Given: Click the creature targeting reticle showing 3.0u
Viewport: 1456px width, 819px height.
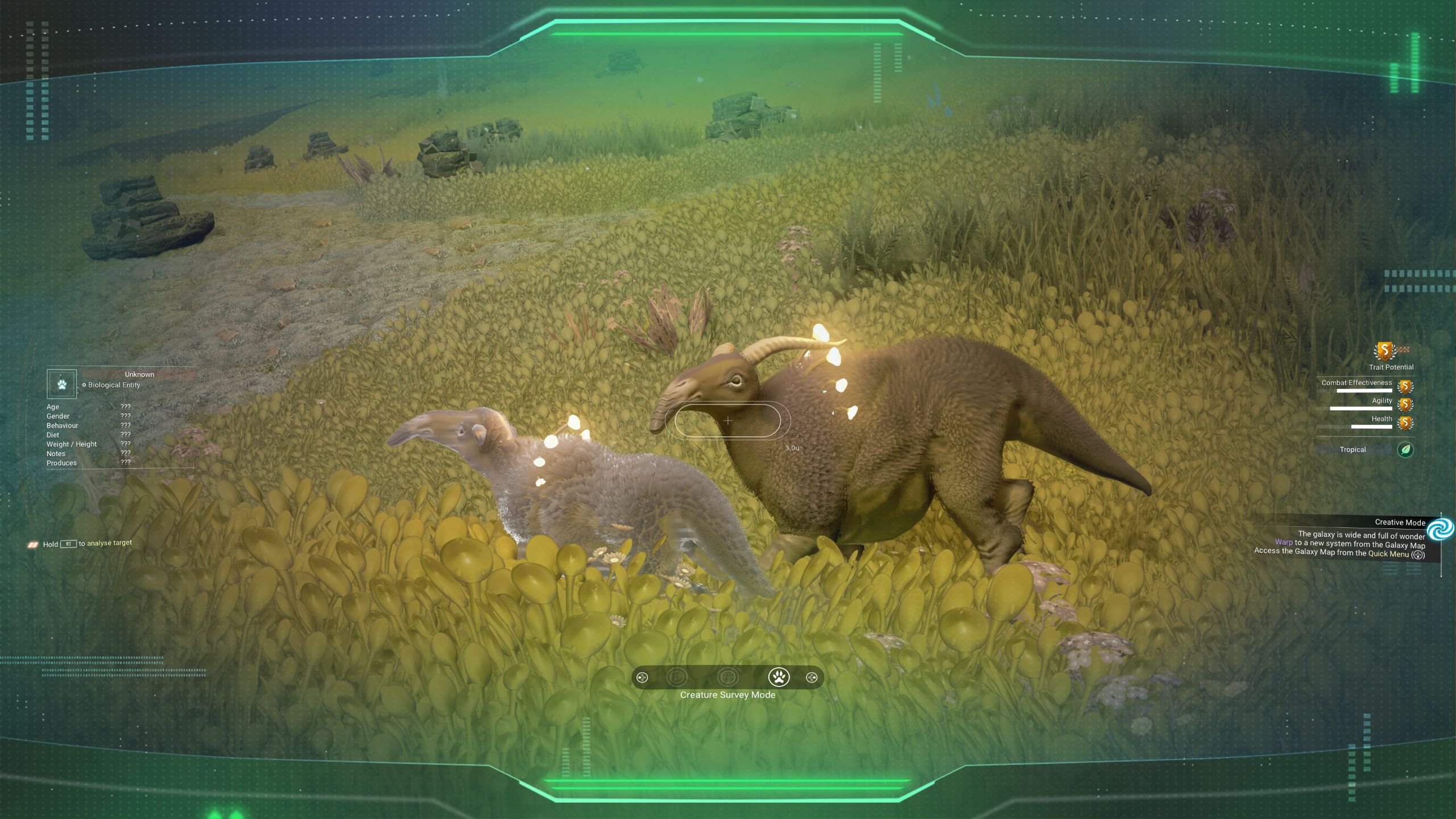Looking at the screenshot, I should pos(728,421).
